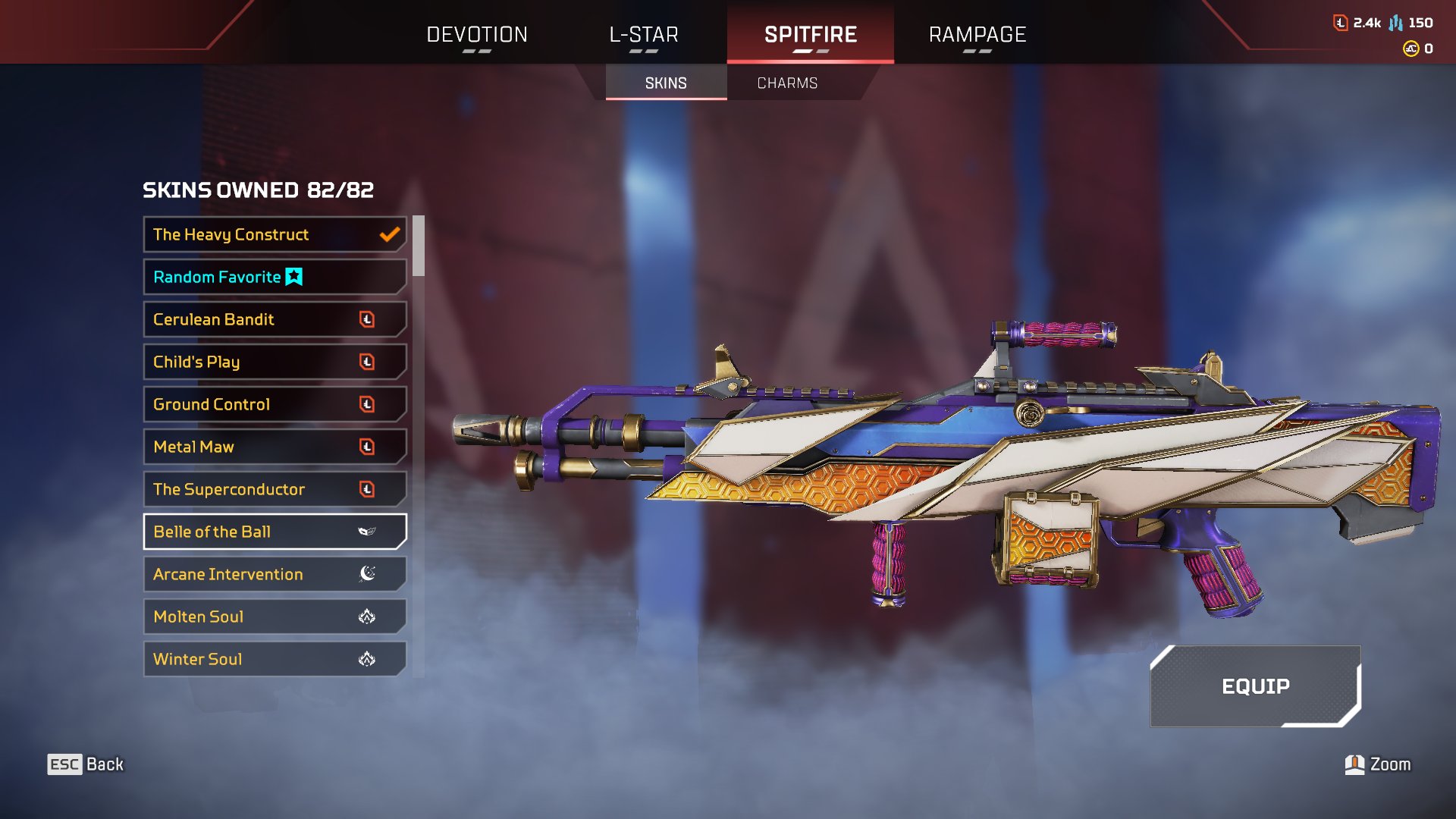
Task: Pick the Ground Control skin
Action: coord(275,404)
